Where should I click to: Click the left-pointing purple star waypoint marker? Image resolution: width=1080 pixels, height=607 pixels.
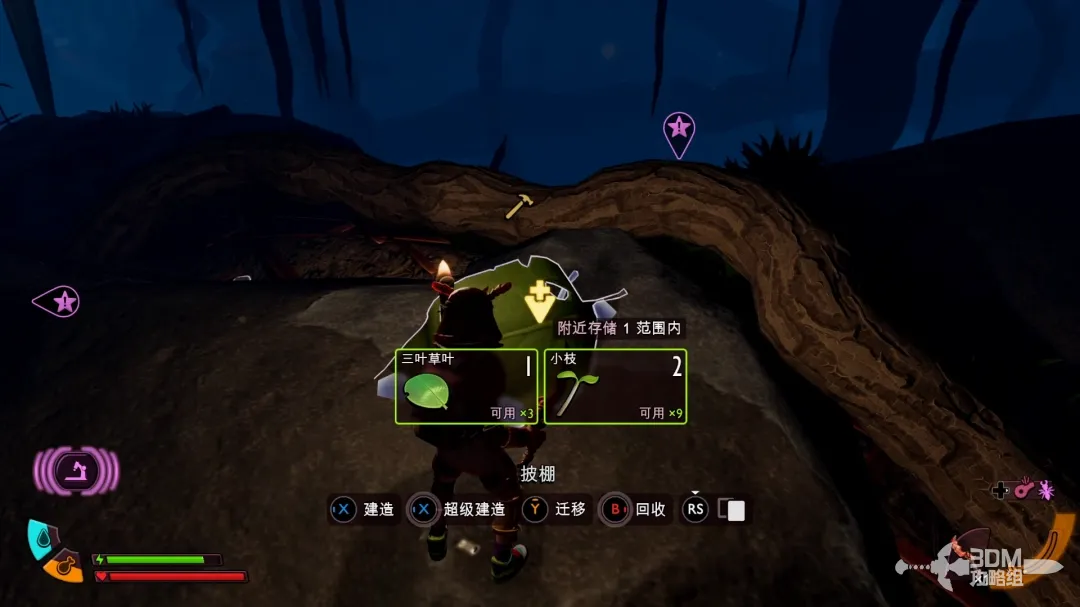click(58, 301)
